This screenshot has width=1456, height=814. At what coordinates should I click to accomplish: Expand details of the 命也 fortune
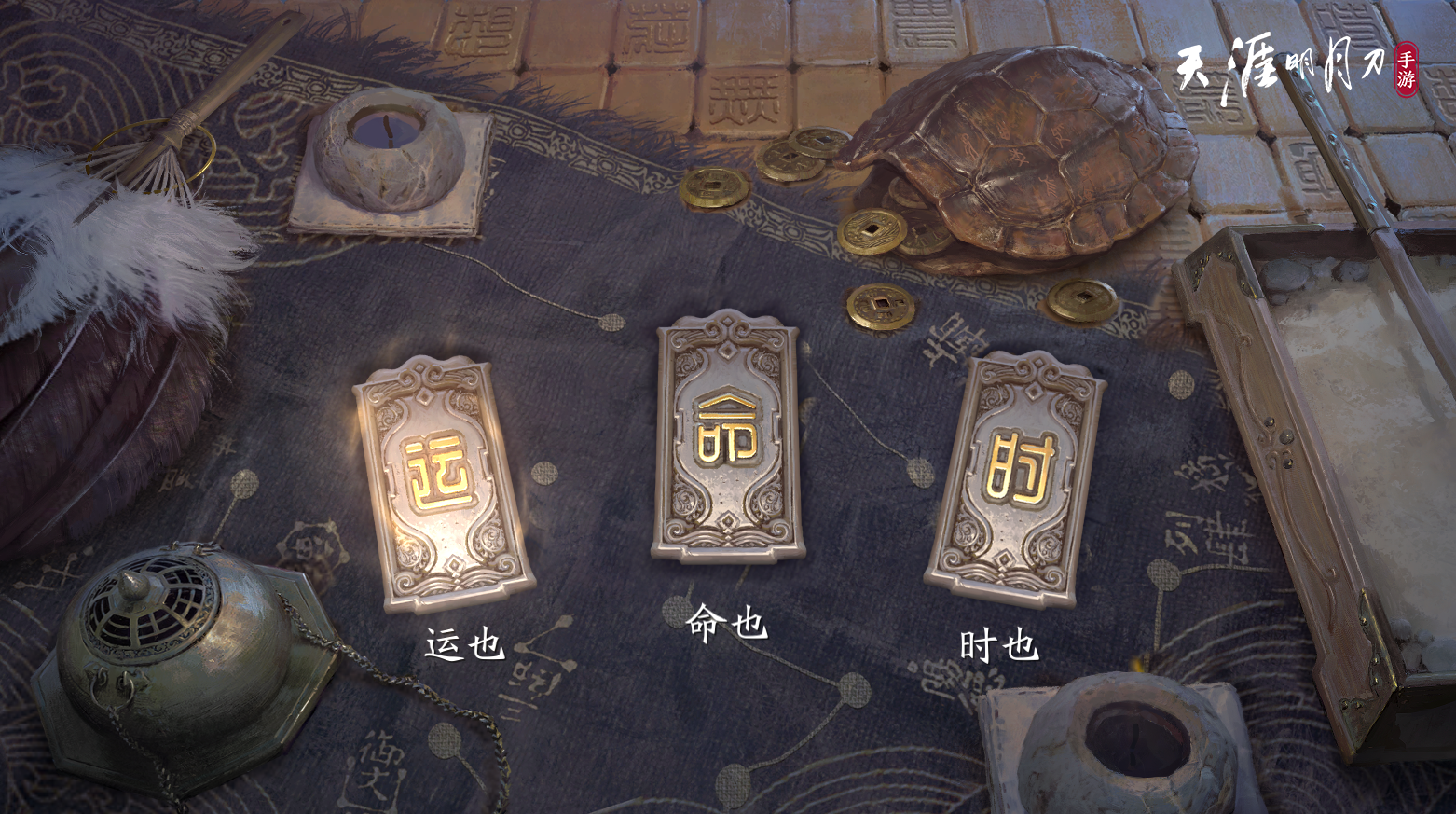pyautogui.click(x=725, y=627)
